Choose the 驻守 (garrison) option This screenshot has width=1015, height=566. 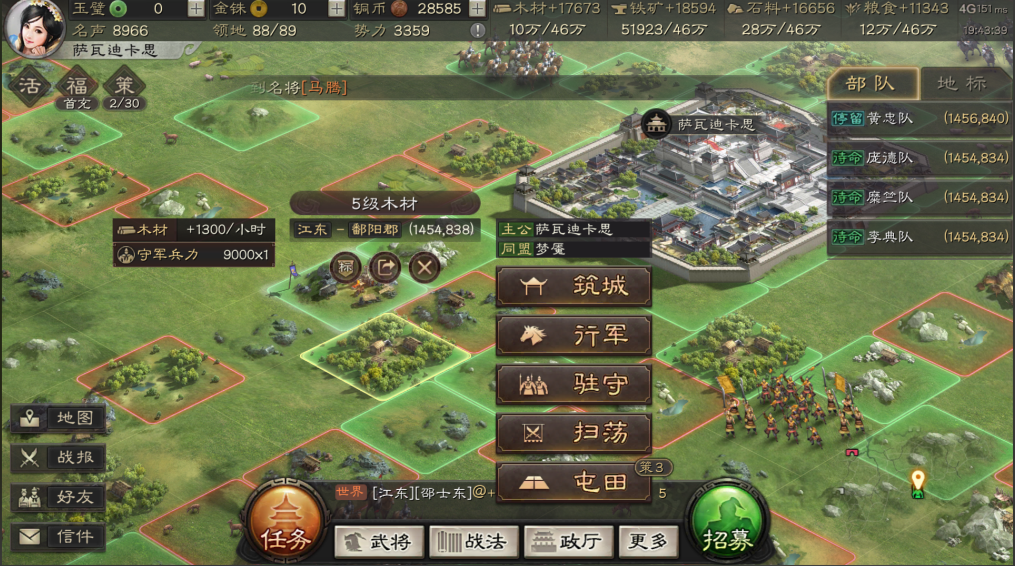click(x=574, y=385)
